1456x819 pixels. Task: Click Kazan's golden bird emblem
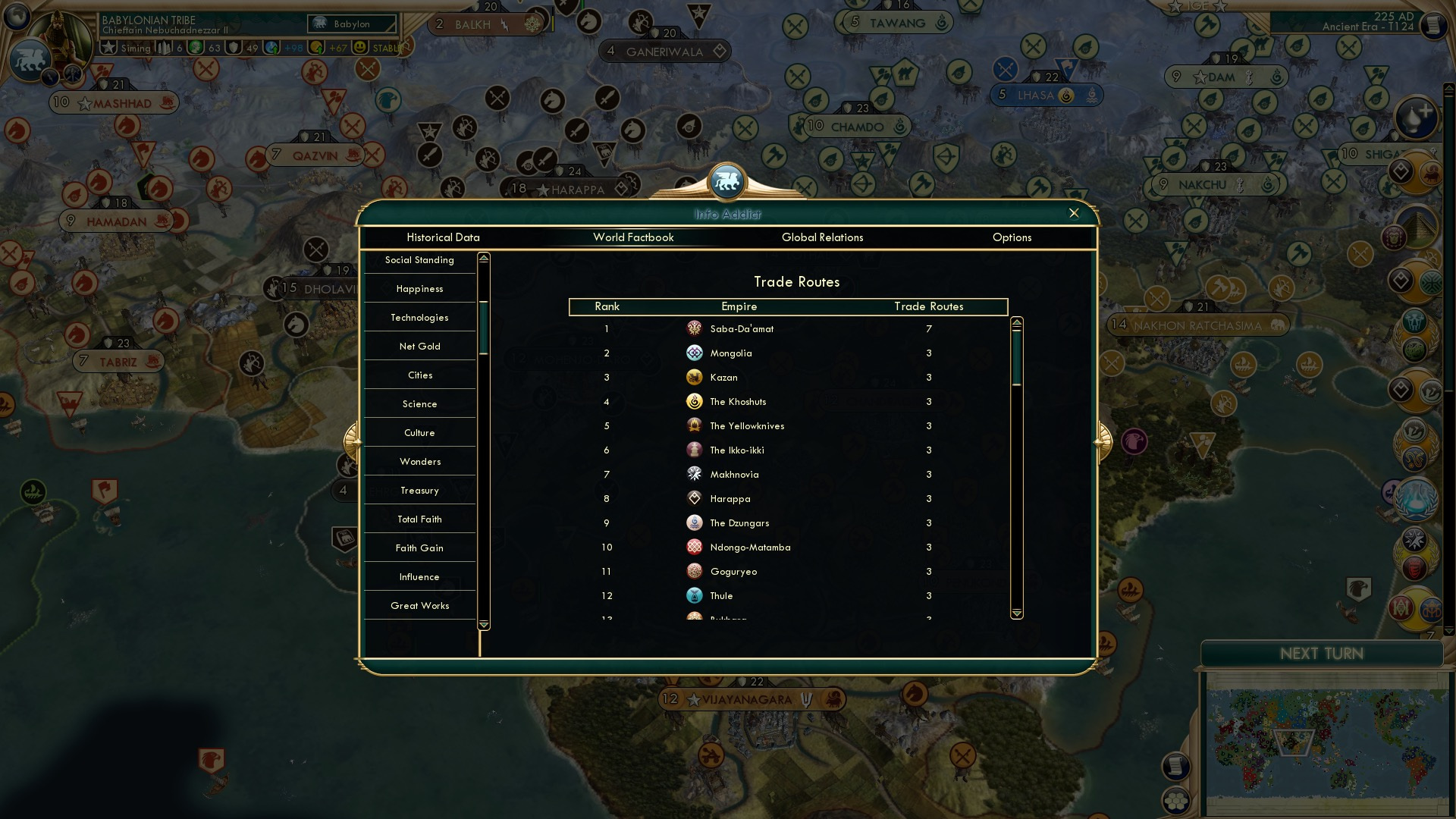pyautogui.click(x=695, y=377)
